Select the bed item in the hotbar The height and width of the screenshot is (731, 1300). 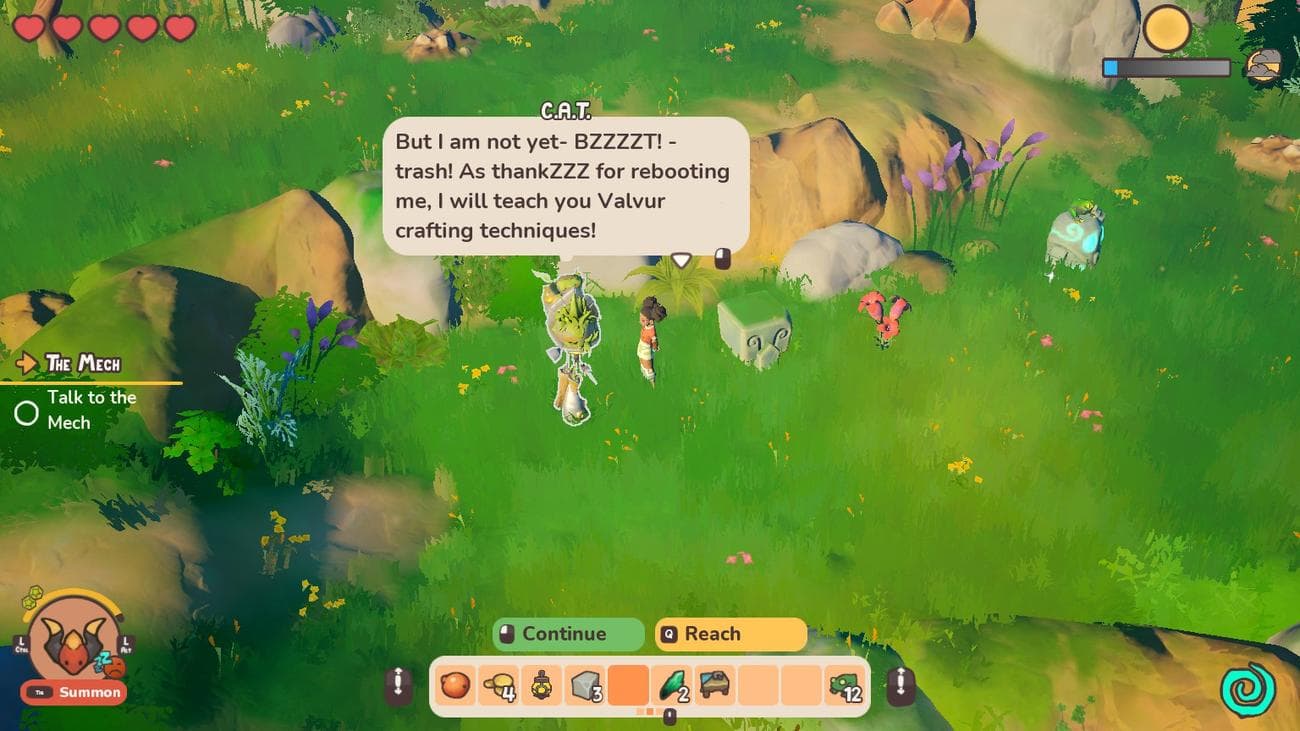tap(715, 686)
